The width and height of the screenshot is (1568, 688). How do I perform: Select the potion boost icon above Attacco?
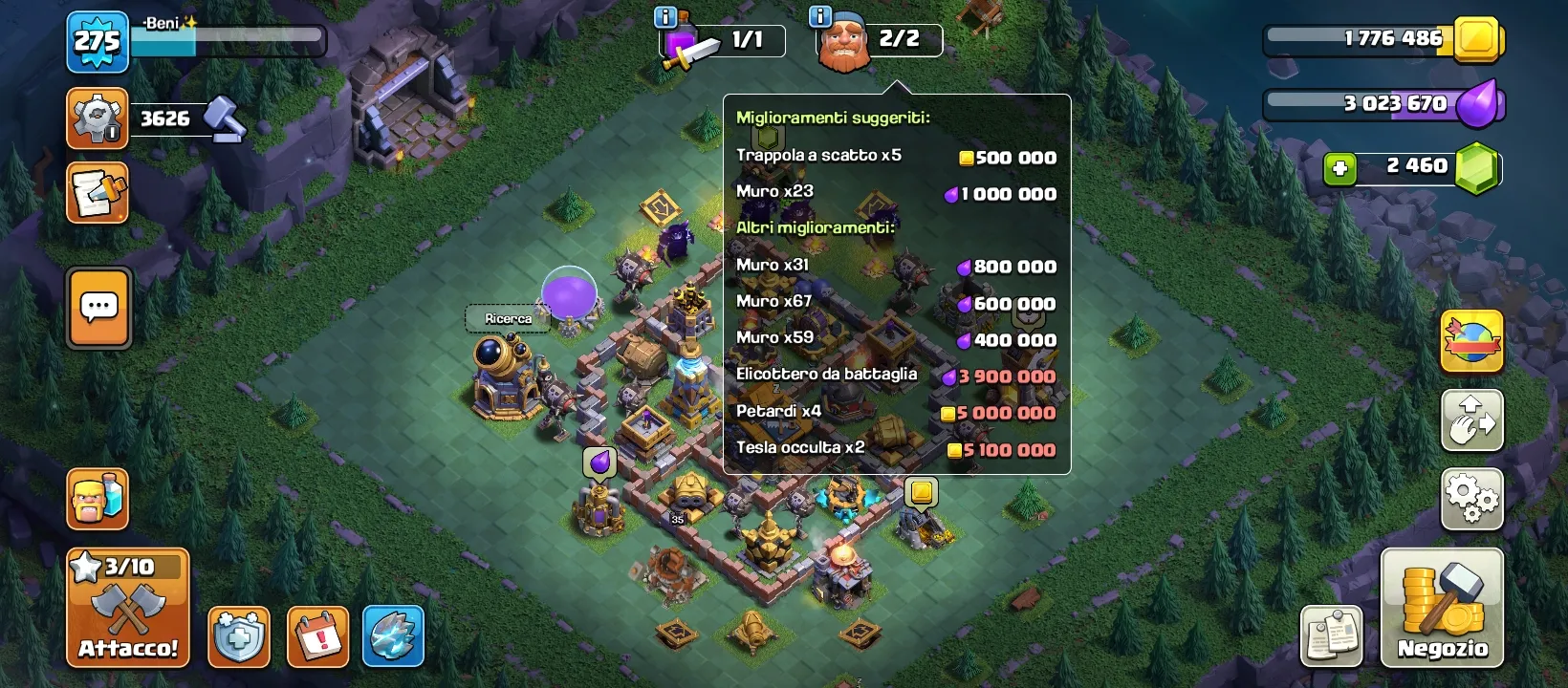(98, 497)
